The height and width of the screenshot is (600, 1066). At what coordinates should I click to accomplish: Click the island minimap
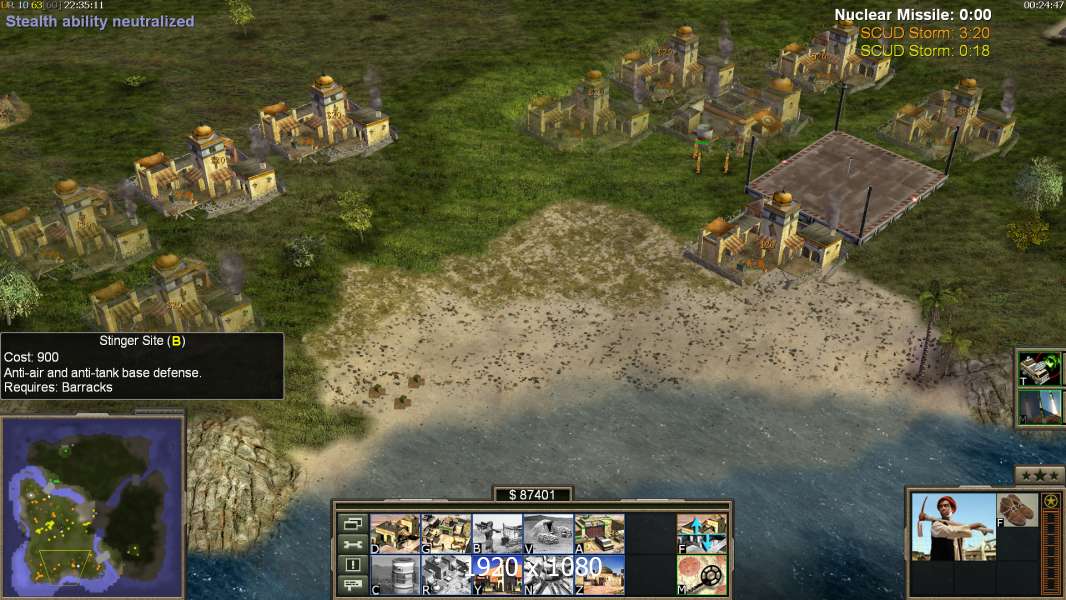92,506
